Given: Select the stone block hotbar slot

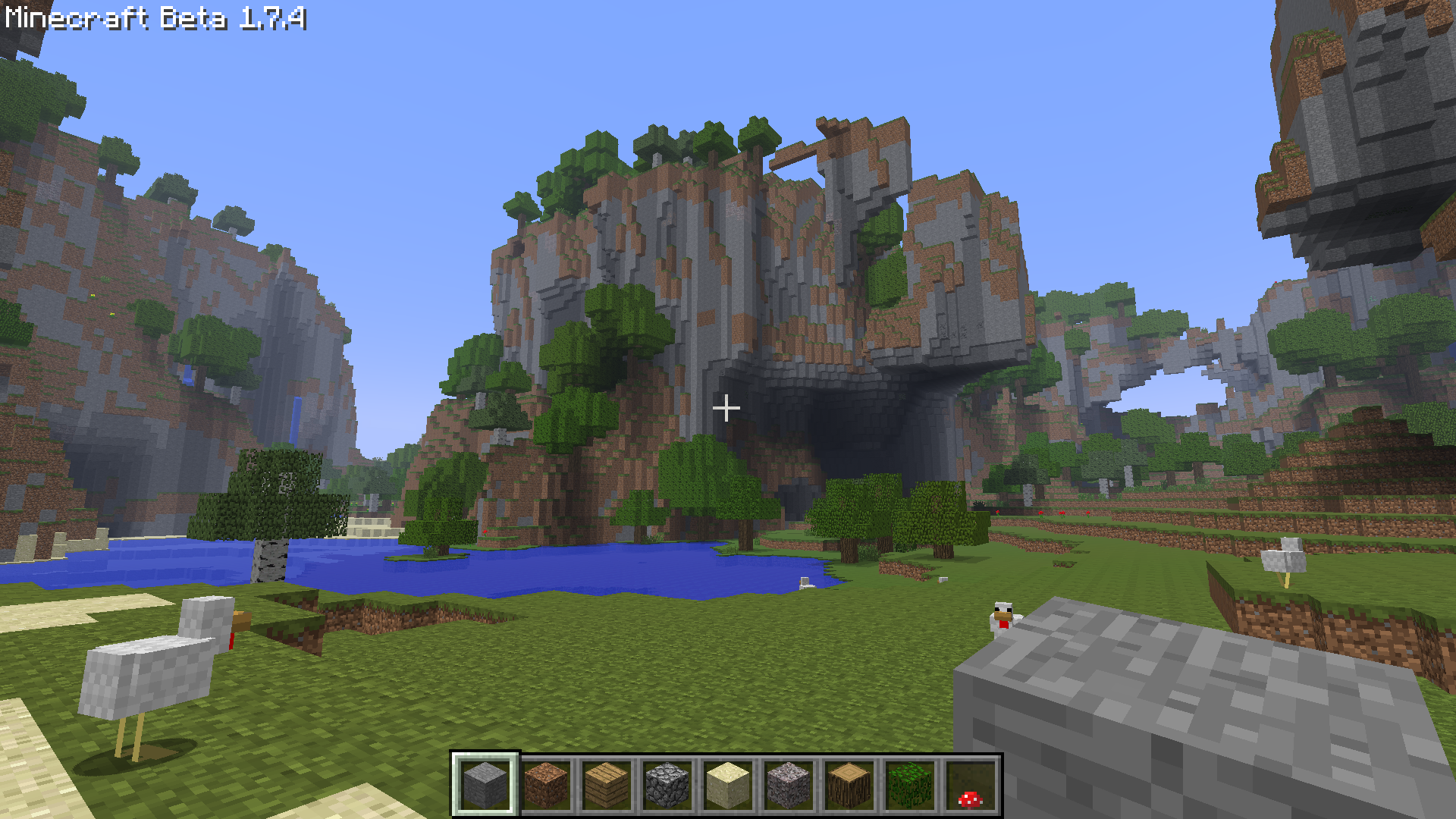Looking at the screenshot, I should pyautogui.click(x=485, y=785).
